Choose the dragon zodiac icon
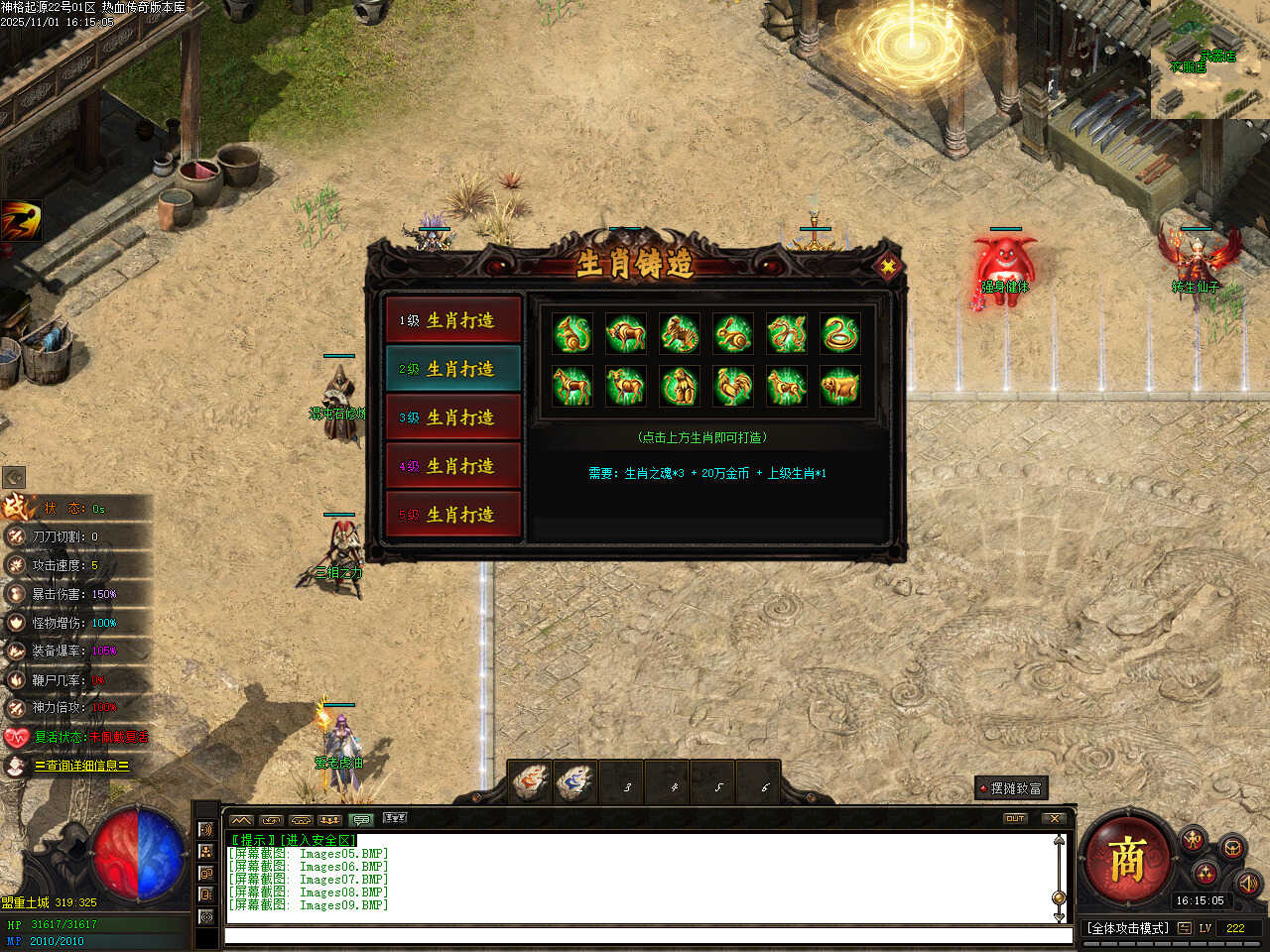 pos(787,334)
